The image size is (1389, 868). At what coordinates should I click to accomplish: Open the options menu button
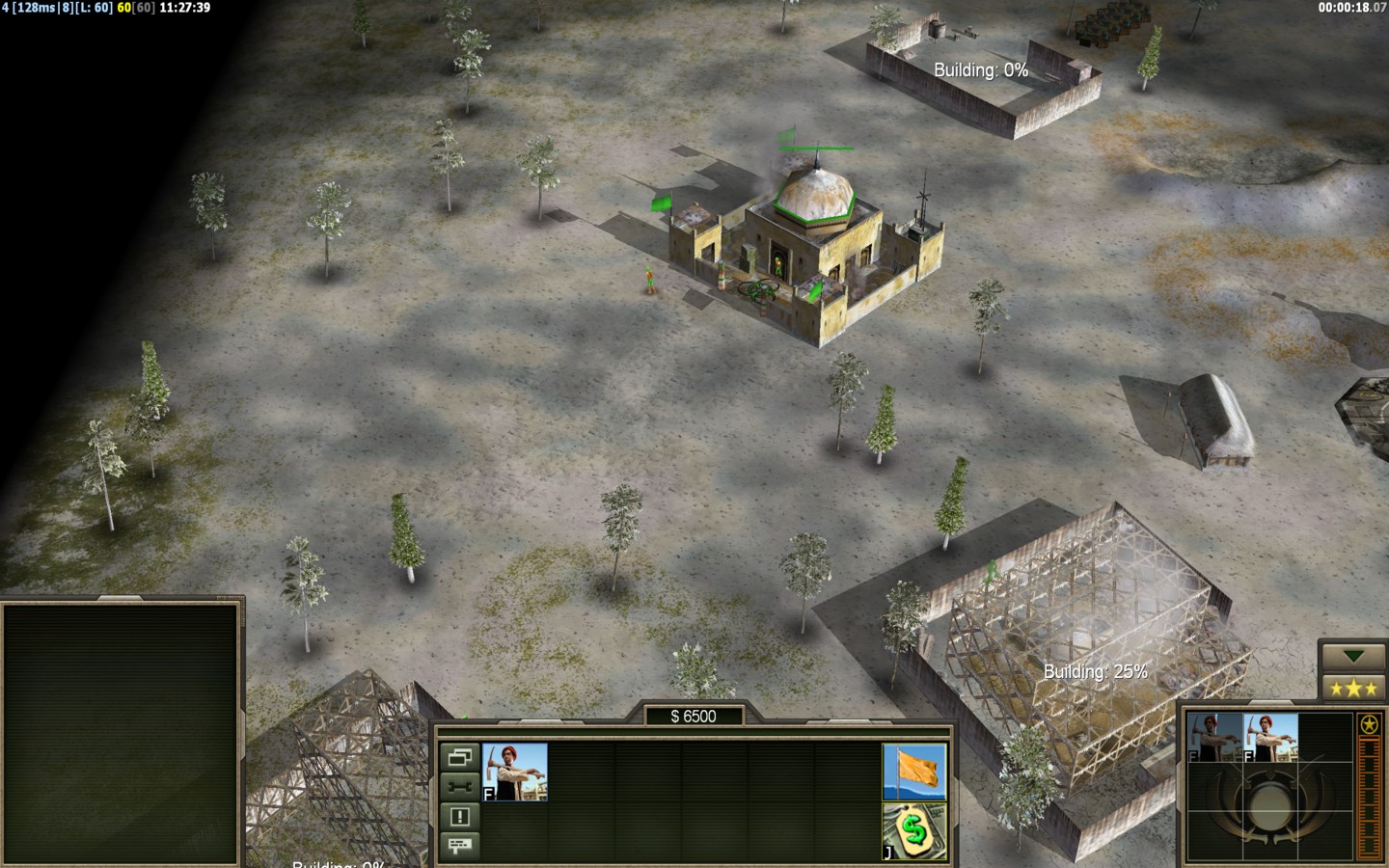(460, 757)
